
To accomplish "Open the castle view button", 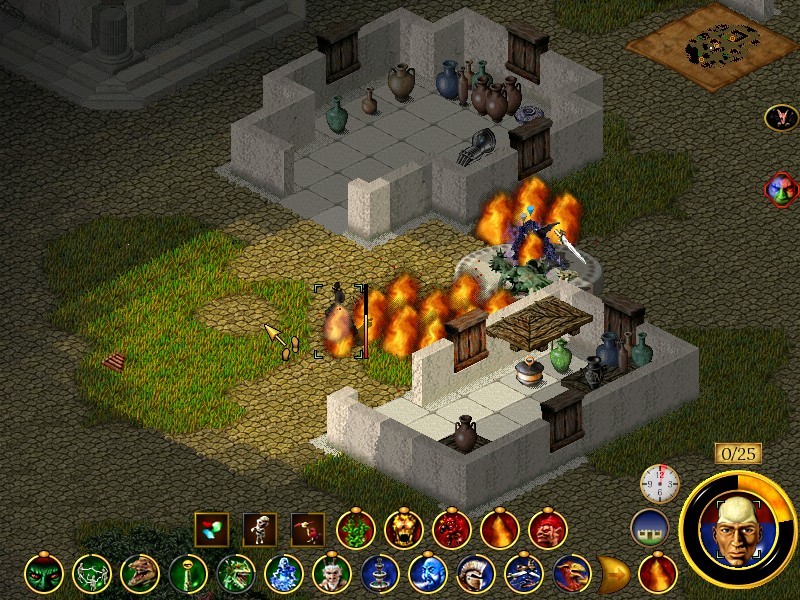I will coord(650,528).
